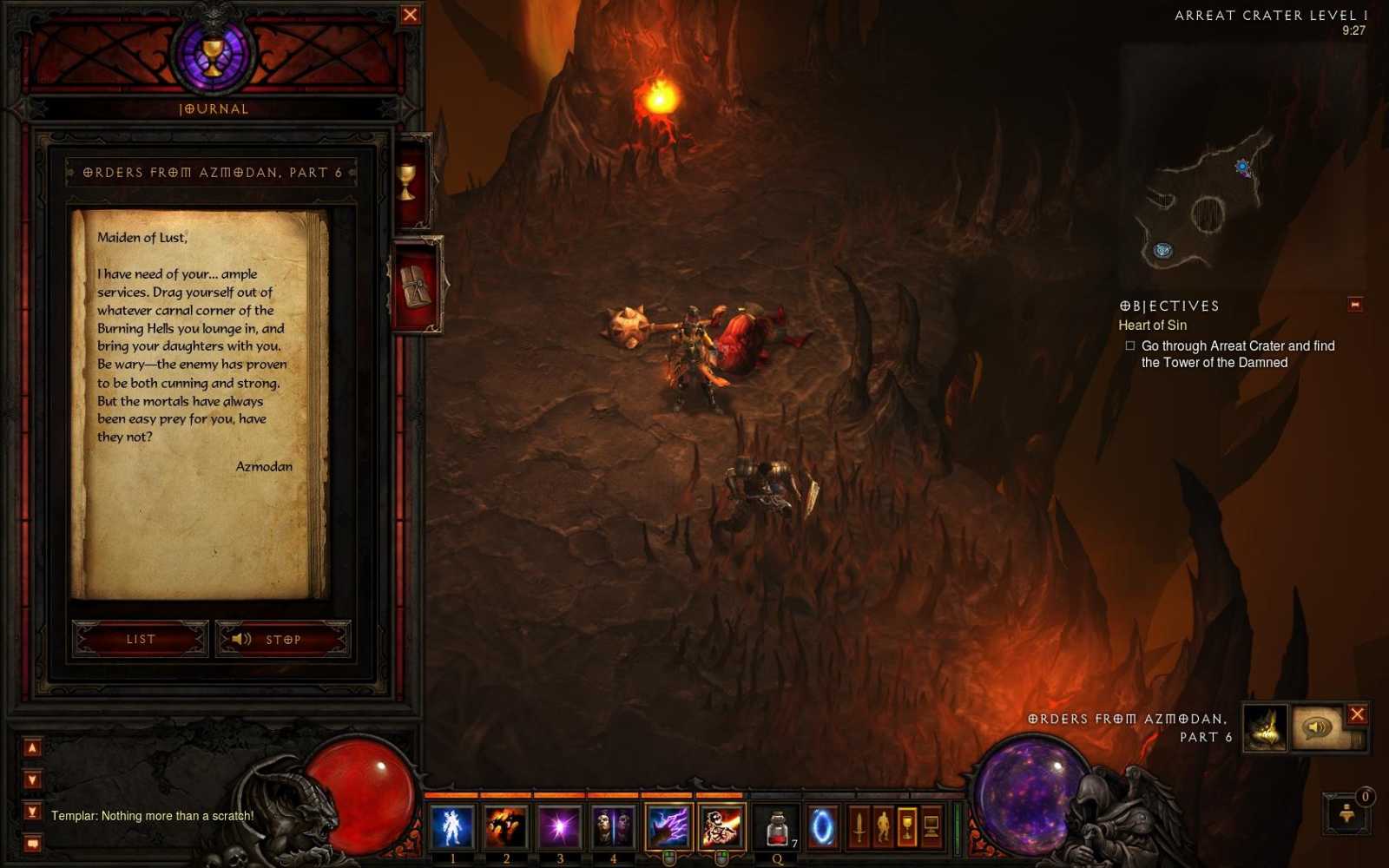Check the 'Go through Arreat Crater' objective box
1389x868 pixels.
1129,345
